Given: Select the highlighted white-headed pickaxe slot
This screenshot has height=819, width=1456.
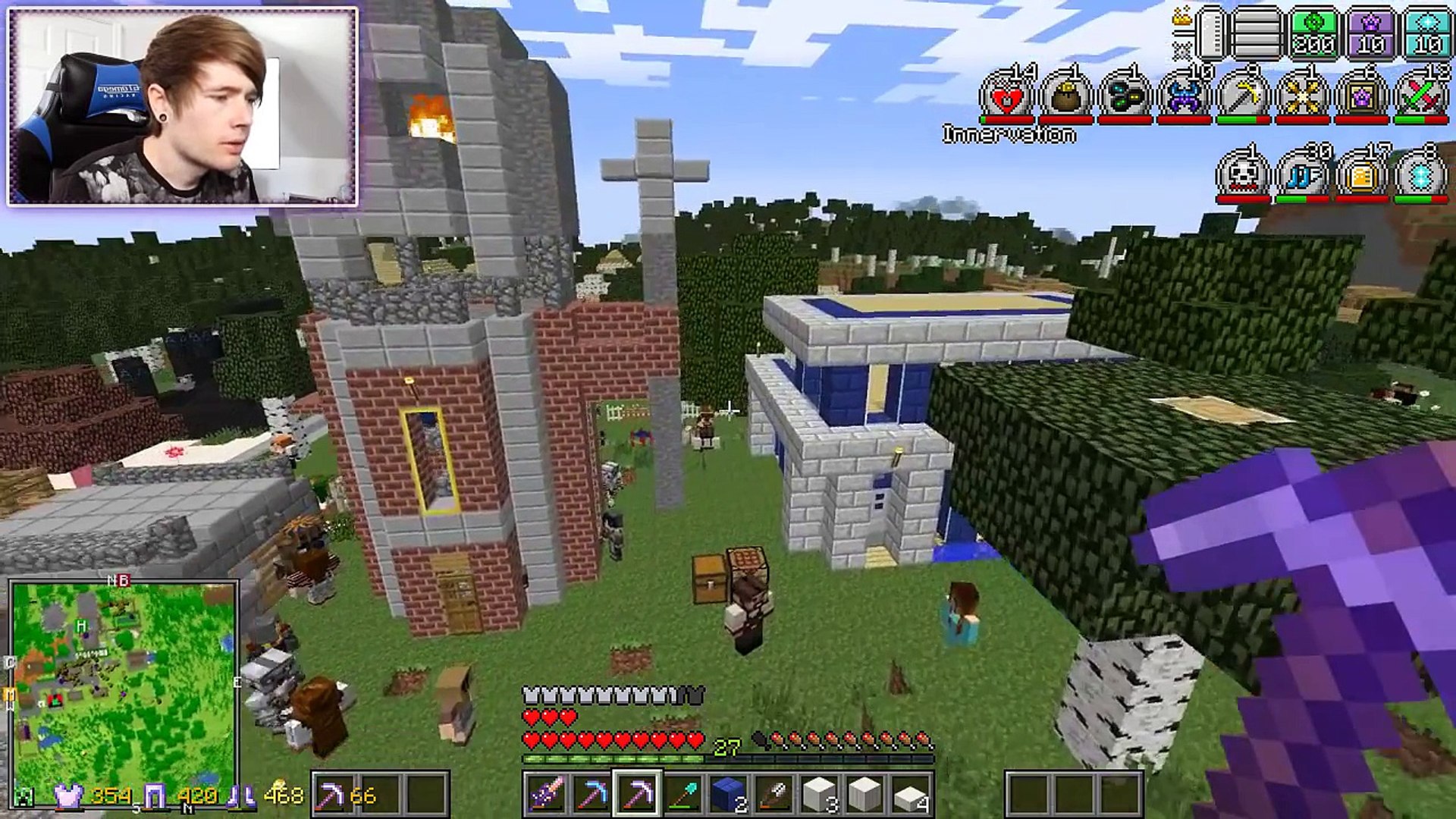Looking at the screenshot, I should coord(637,795).
